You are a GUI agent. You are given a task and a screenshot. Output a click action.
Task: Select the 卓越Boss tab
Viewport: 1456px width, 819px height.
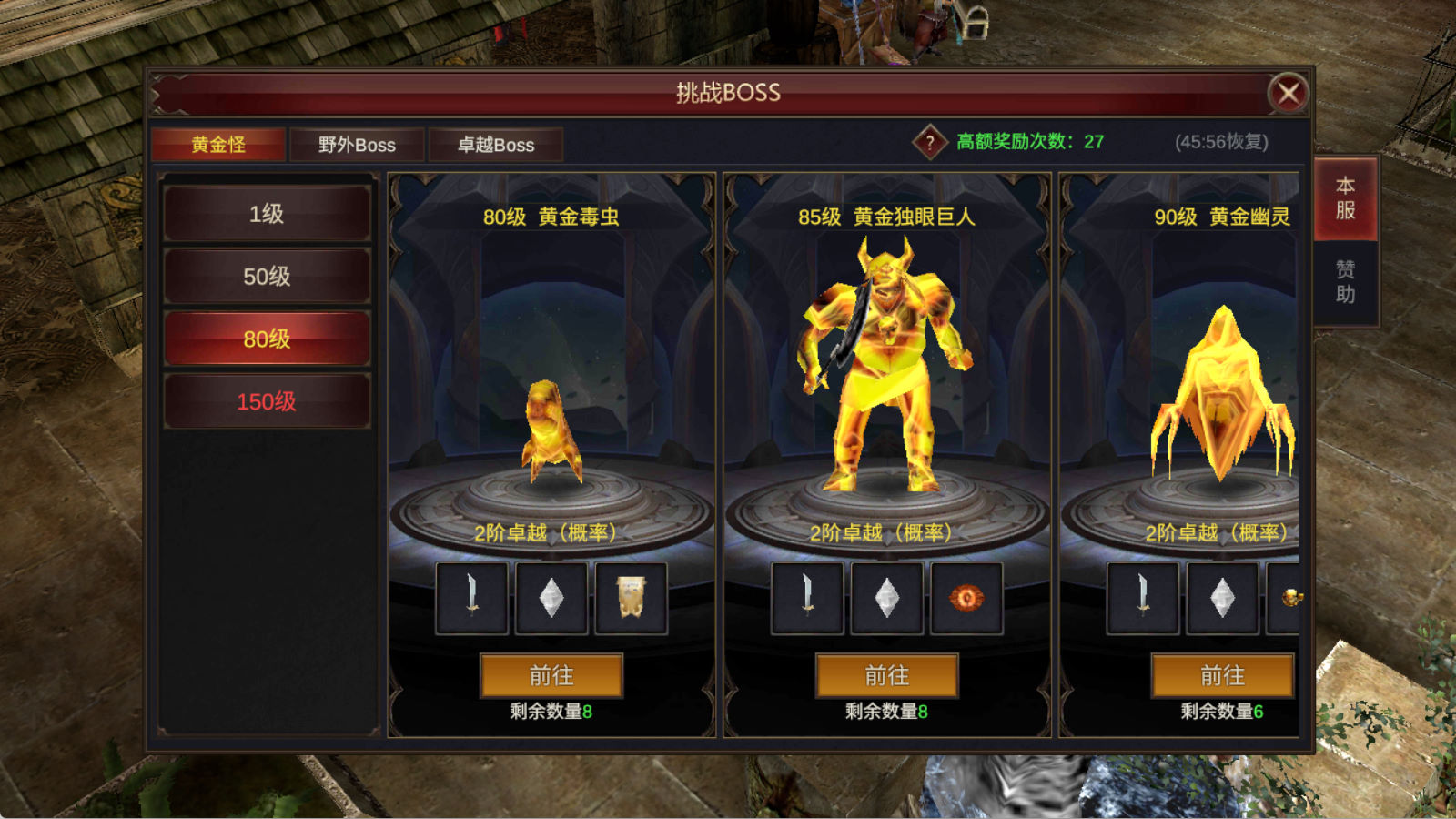[496, 145]
